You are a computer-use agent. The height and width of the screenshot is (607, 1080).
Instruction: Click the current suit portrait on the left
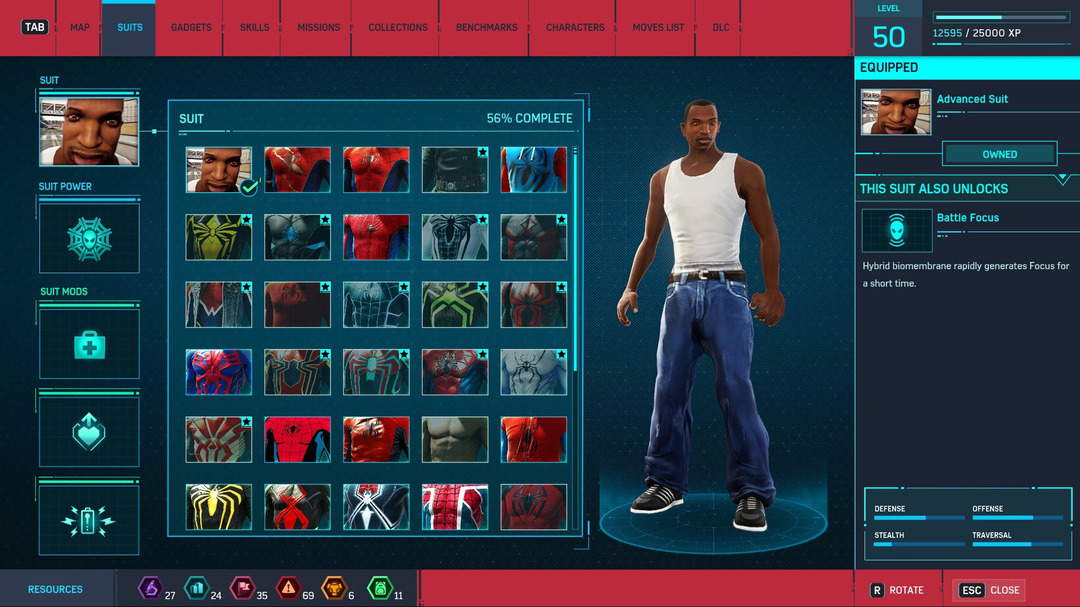89,131
